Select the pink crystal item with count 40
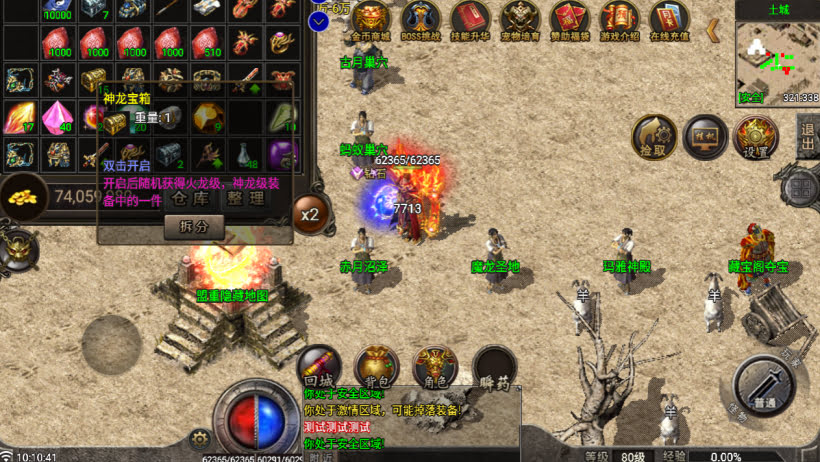This screenshot has height=462, width=820. (x=58, y=117)
